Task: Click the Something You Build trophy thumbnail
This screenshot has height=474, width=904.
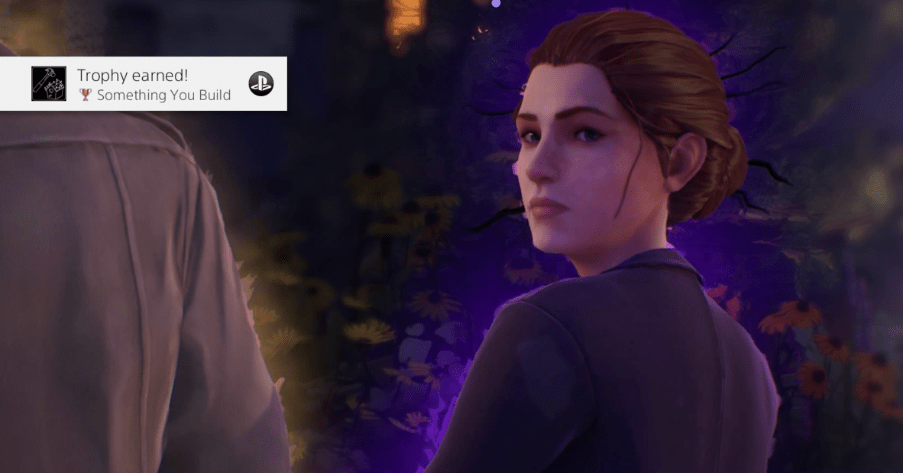Action: coord(49,84)
